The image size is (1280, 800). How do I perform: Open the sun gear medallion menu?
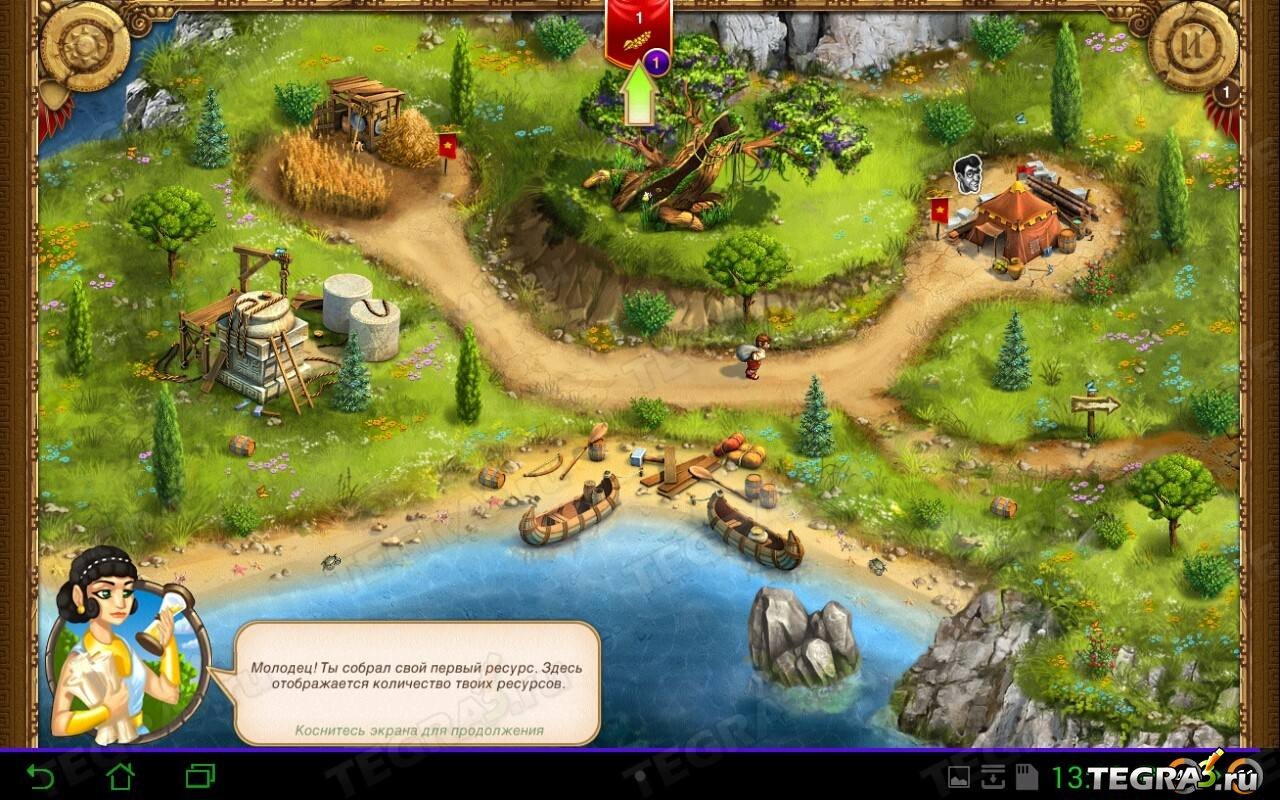[x=84, y=47]
